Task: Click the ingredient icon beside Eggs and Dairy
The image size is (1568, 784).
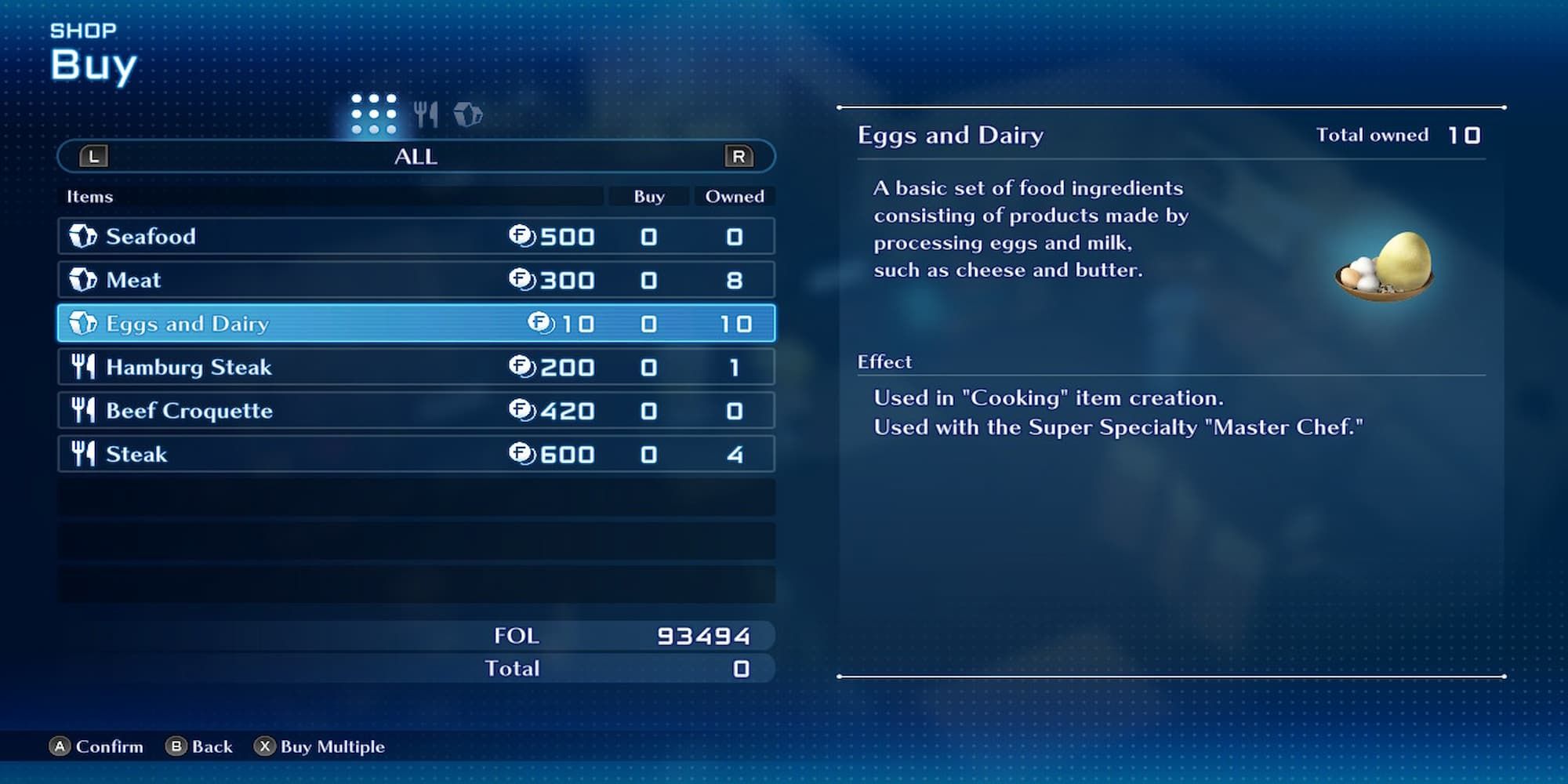Action: (82, 323)
